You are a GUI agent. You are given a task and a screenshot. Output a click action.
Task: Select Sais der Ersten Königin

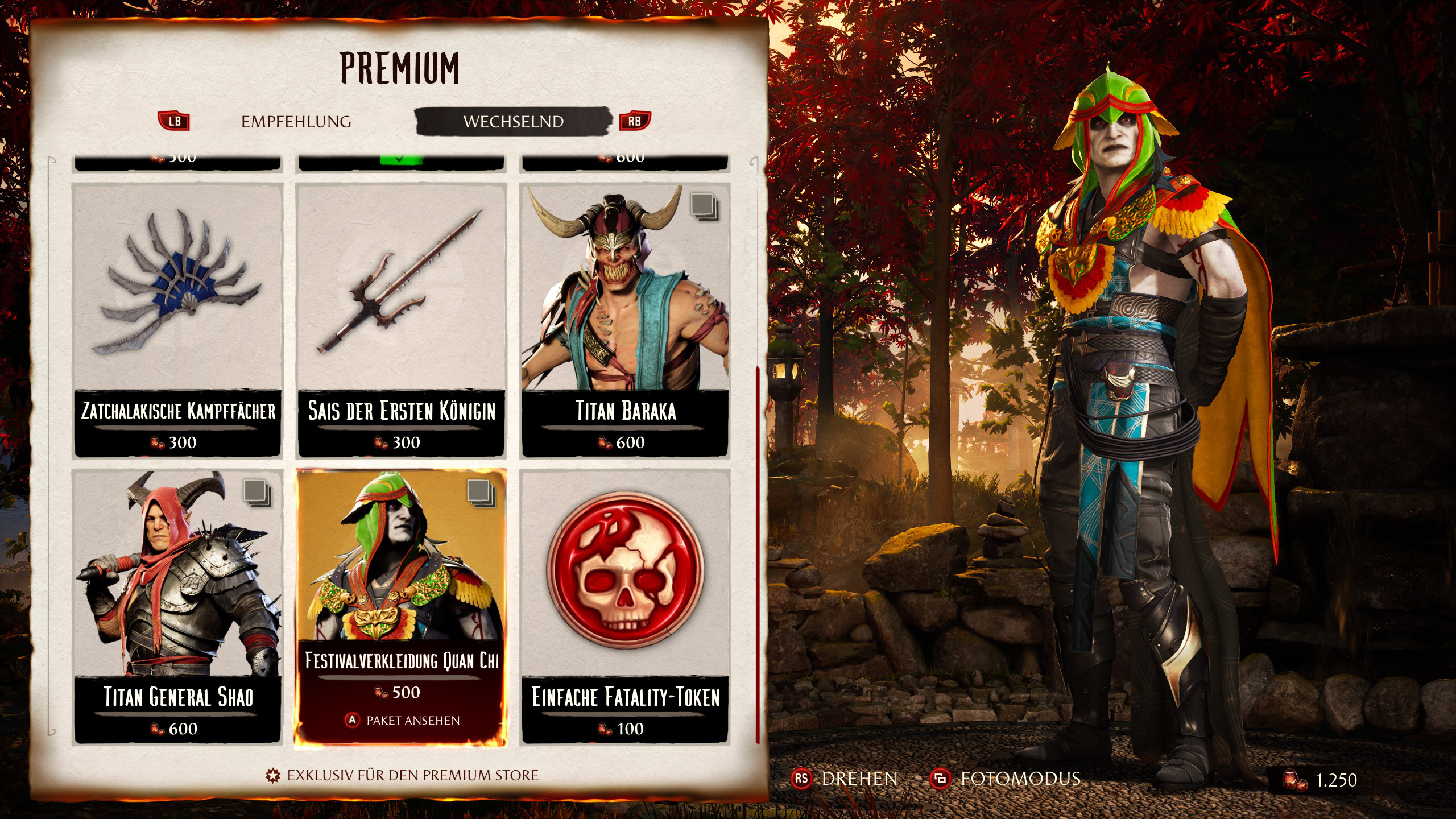[x=402, y=320]
